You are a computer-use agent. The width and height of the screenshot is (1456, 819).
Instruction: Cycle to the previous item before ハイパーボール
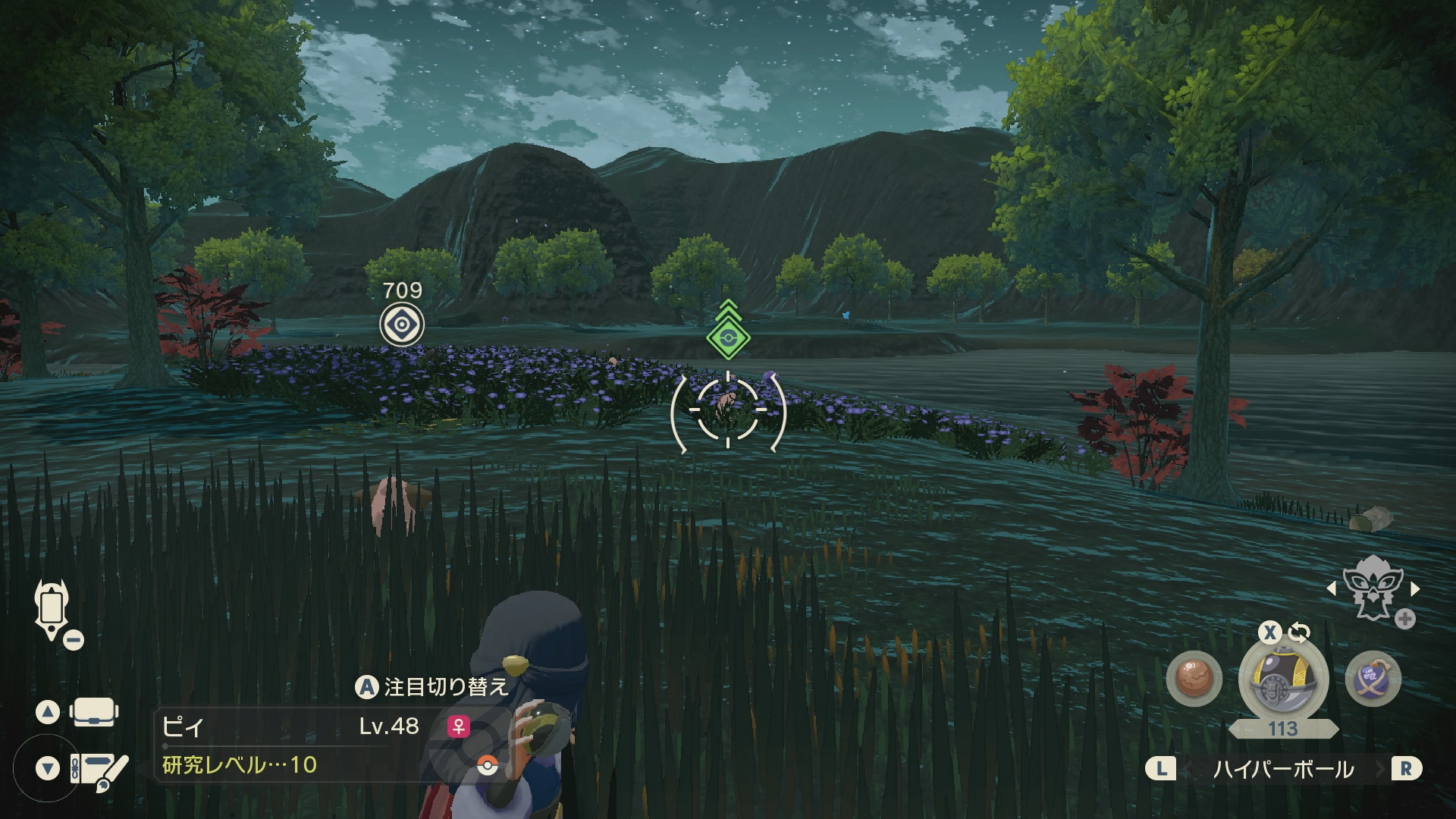1161,769
